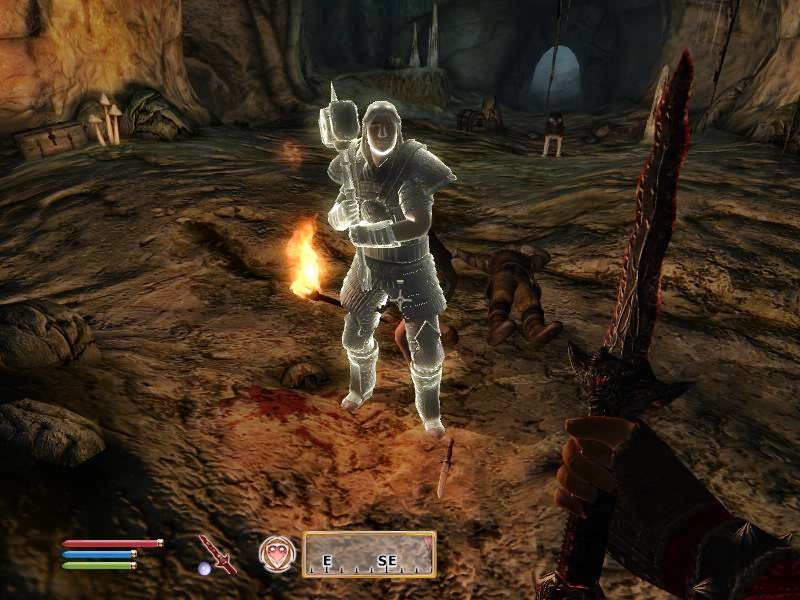Select the heart-shaped active spell icon
The height and width of the screenshot is (600, 800).
(275, 553)
